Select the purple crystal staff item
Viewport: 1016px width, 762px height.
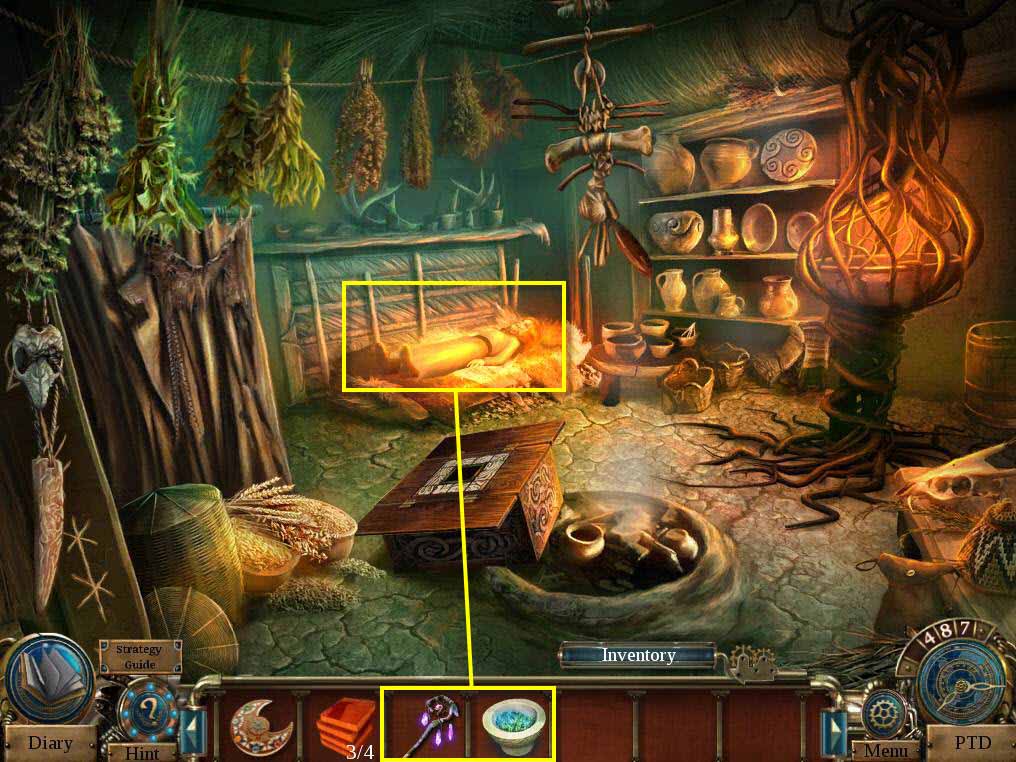(x=423, y=723)
